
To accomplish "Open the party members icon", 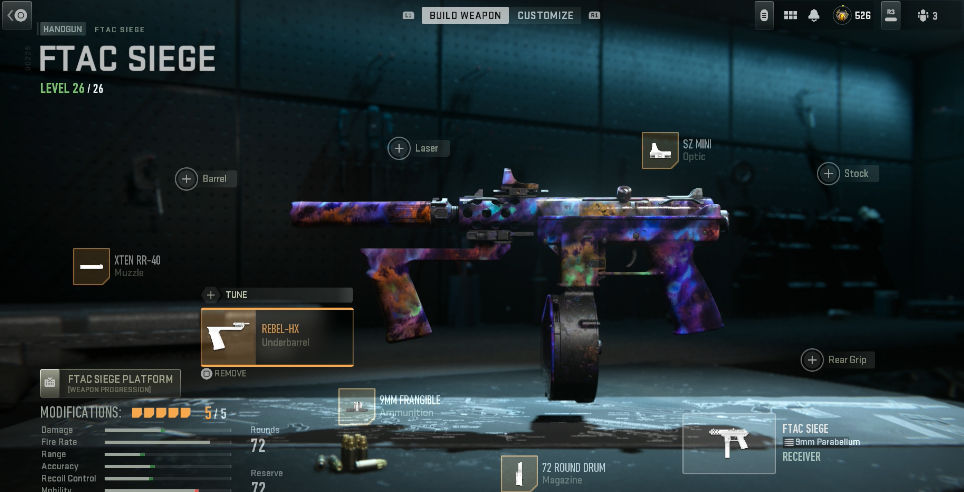I will pyautogui.click(x=926, y=15).
